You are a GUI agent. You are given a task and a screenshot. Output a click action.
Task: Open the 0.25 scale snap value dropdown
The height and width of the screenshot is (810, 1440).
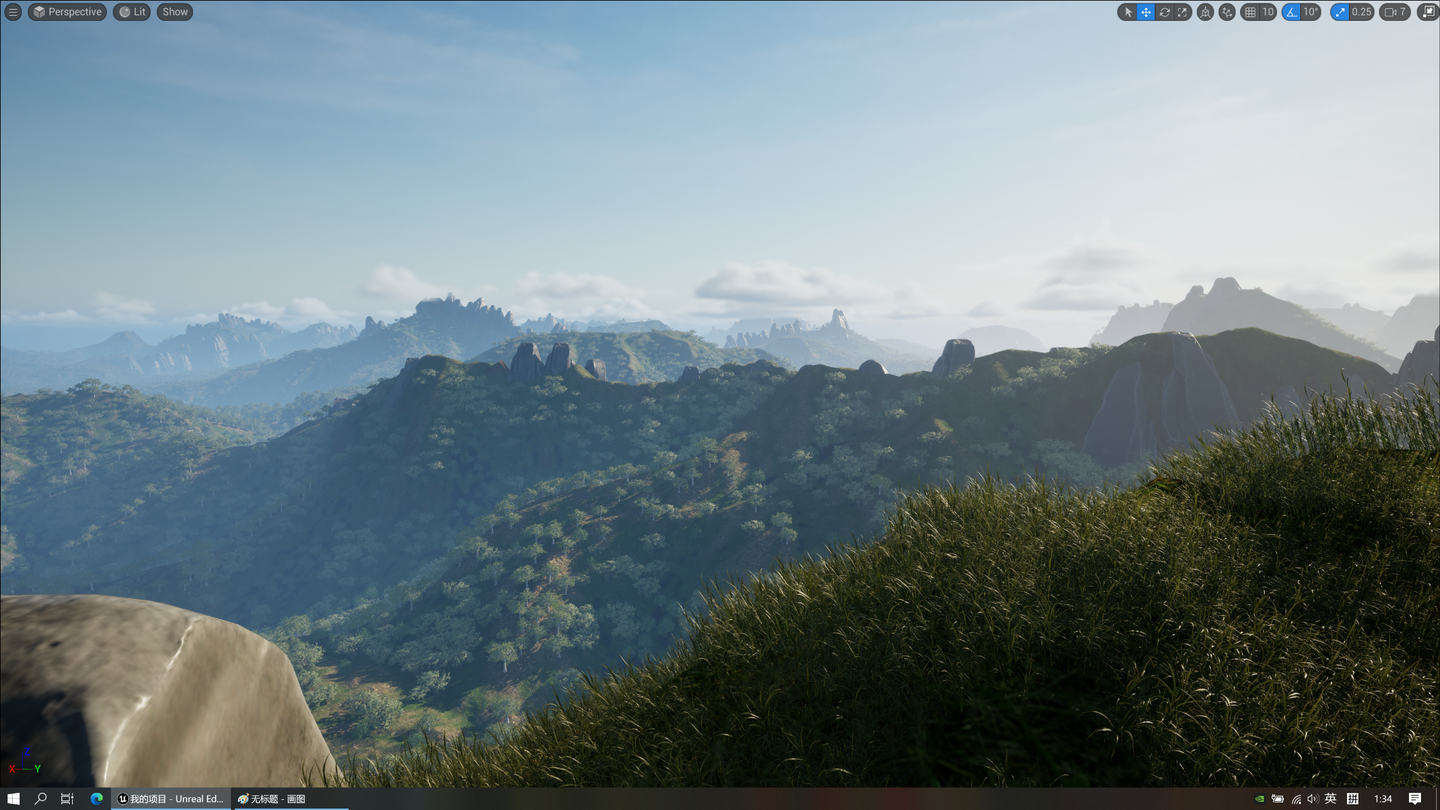1362,12
